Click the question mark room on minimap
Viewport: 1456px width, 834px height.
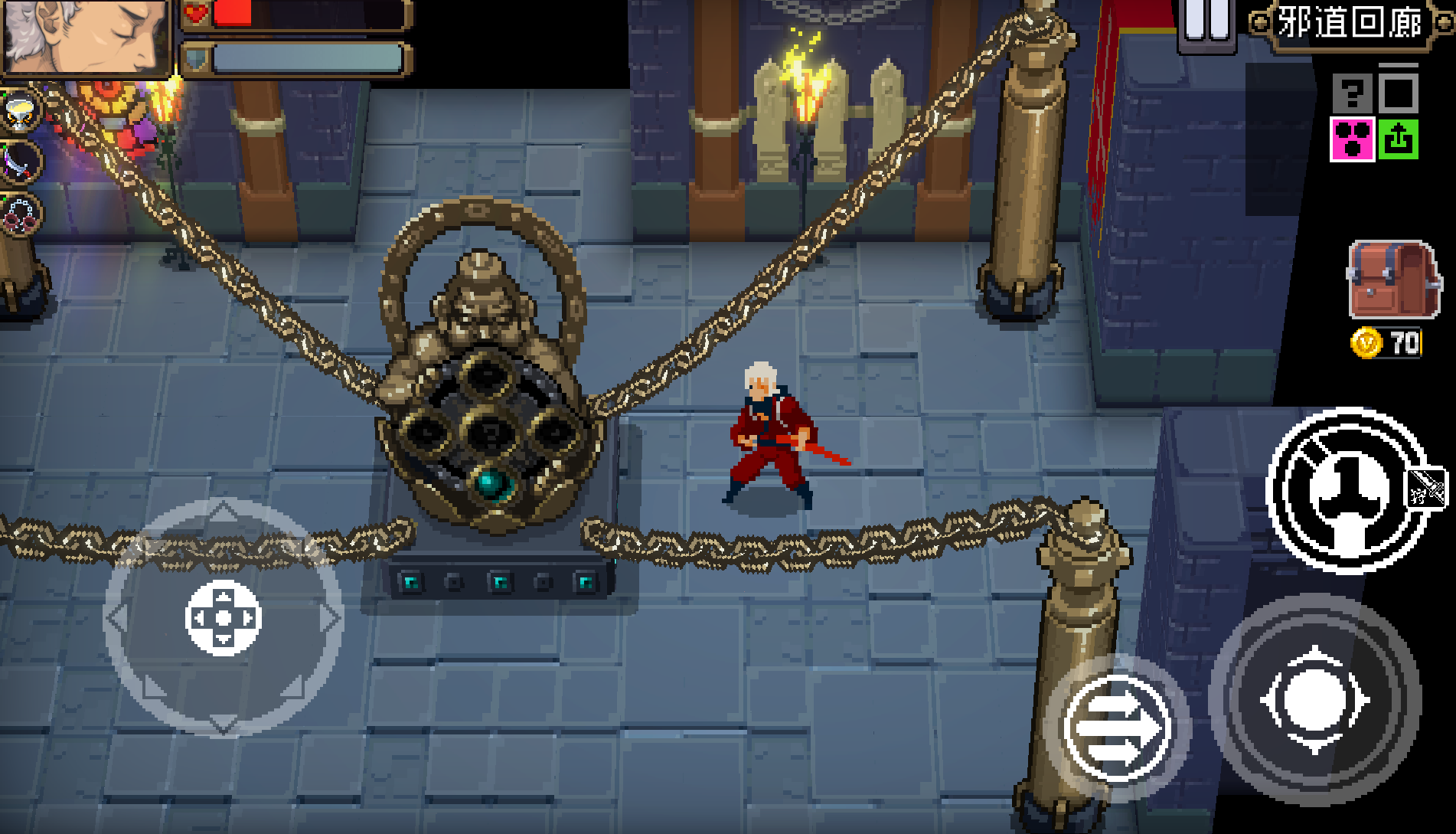point(1353,93)
